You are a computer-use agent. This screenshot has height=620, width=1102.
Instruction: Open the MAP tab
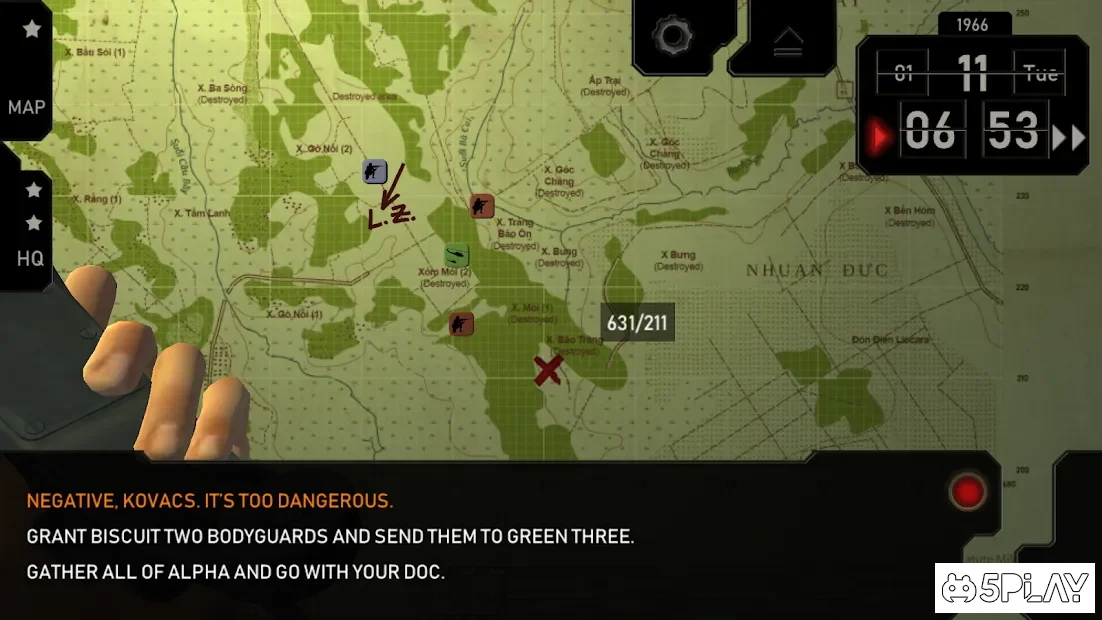26,107
